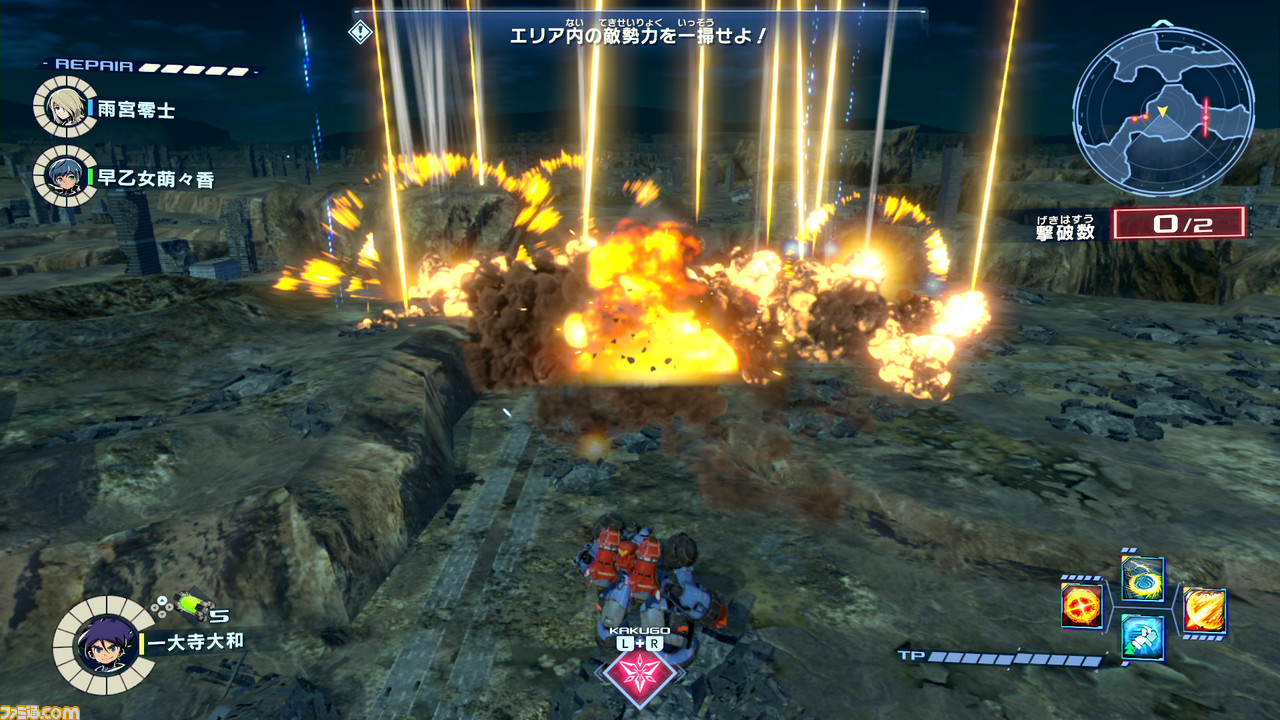Activate the fiery orb crosshair skill
Image resolution: width=1280 pixels, height=720 pixels.
(1082, 606)
